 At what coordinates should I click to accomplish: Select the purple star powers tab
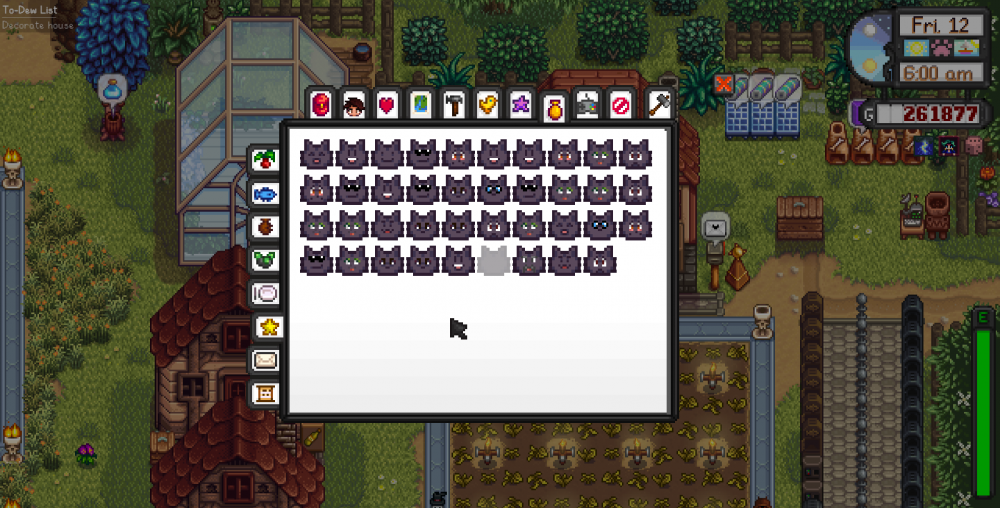tap(520, 104)
